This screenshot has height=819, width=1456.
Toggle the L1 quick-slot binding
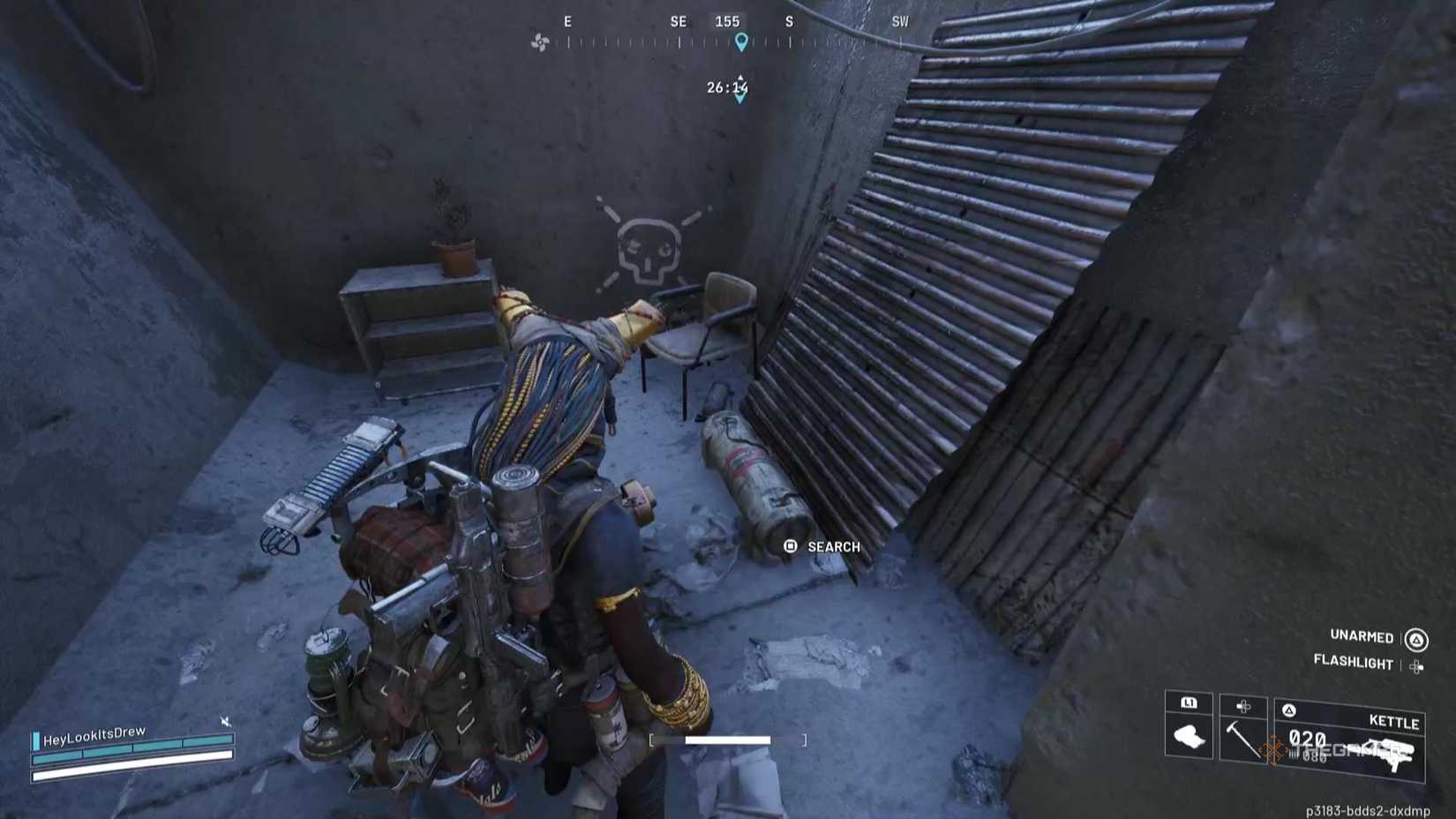tap(1190, 704)
